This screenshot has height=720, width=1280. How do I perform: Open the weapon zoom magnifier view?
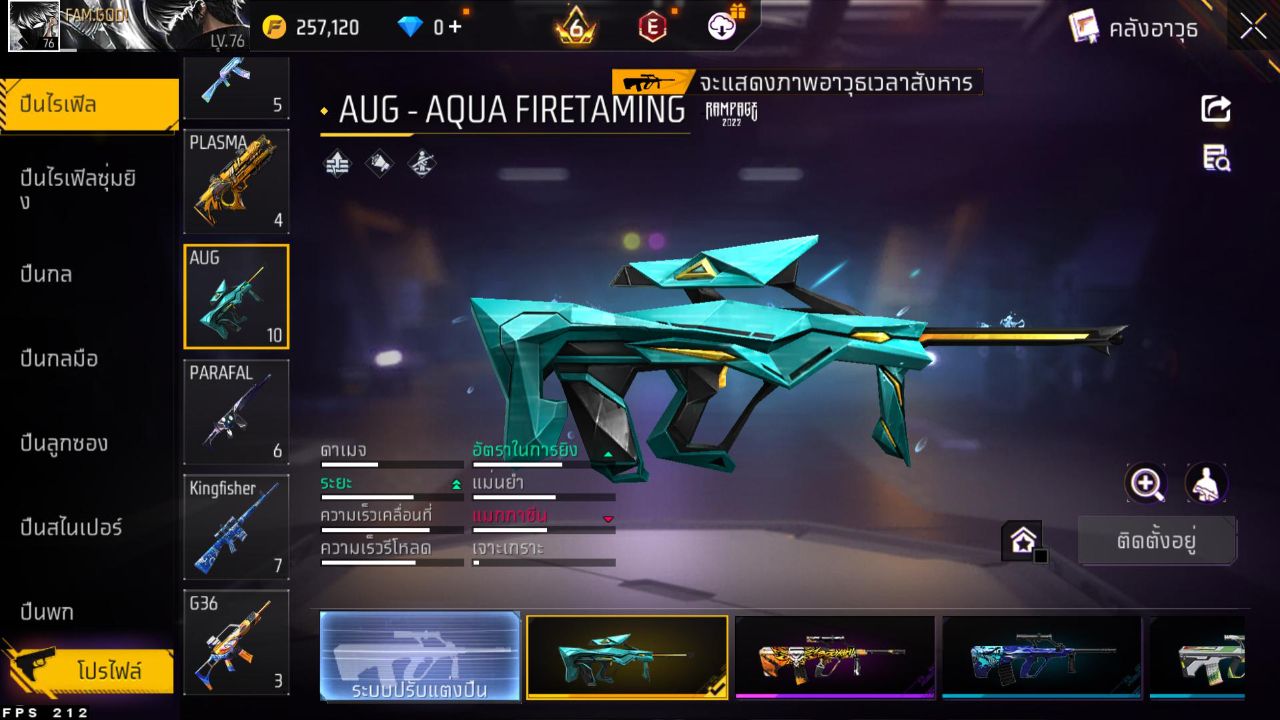click(x=1146, y=483)
